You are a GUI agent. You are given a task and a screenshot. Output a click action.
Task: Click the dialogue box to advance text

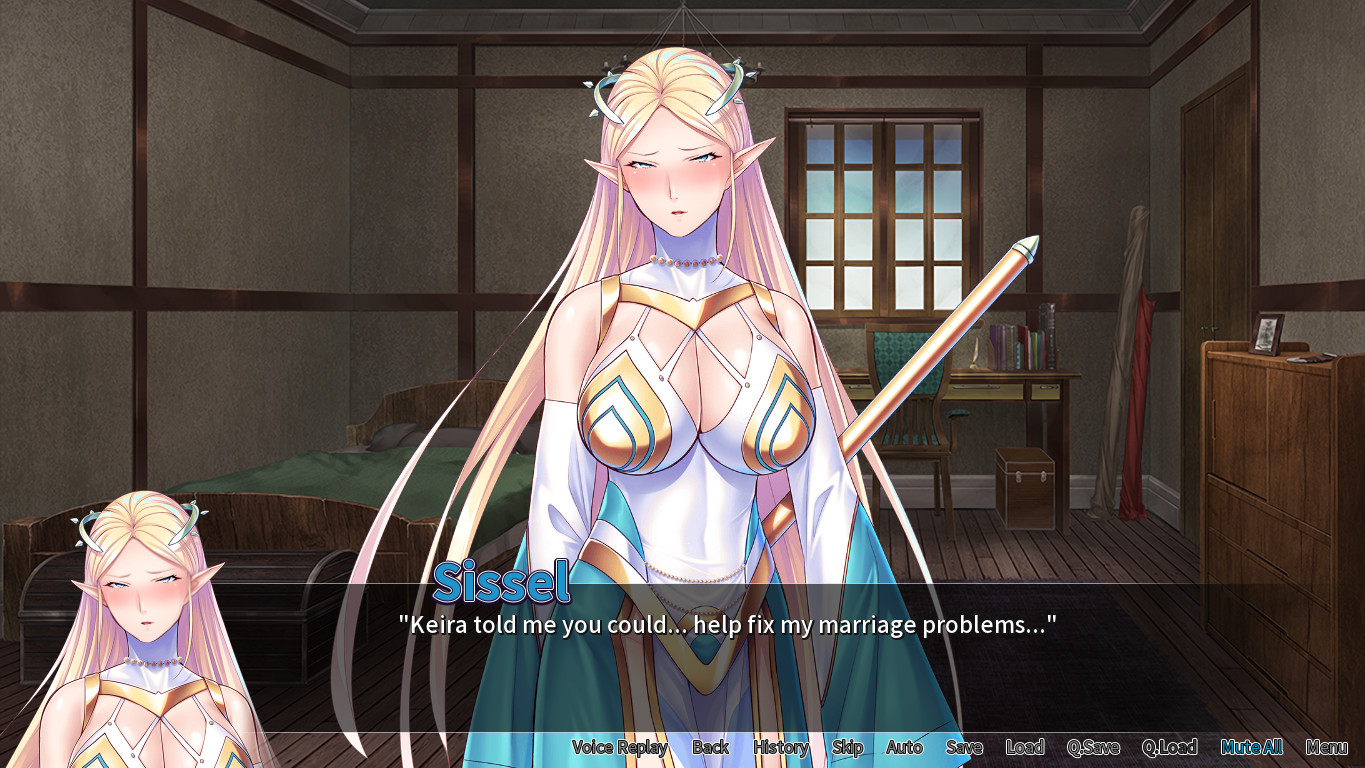point(900,627)
